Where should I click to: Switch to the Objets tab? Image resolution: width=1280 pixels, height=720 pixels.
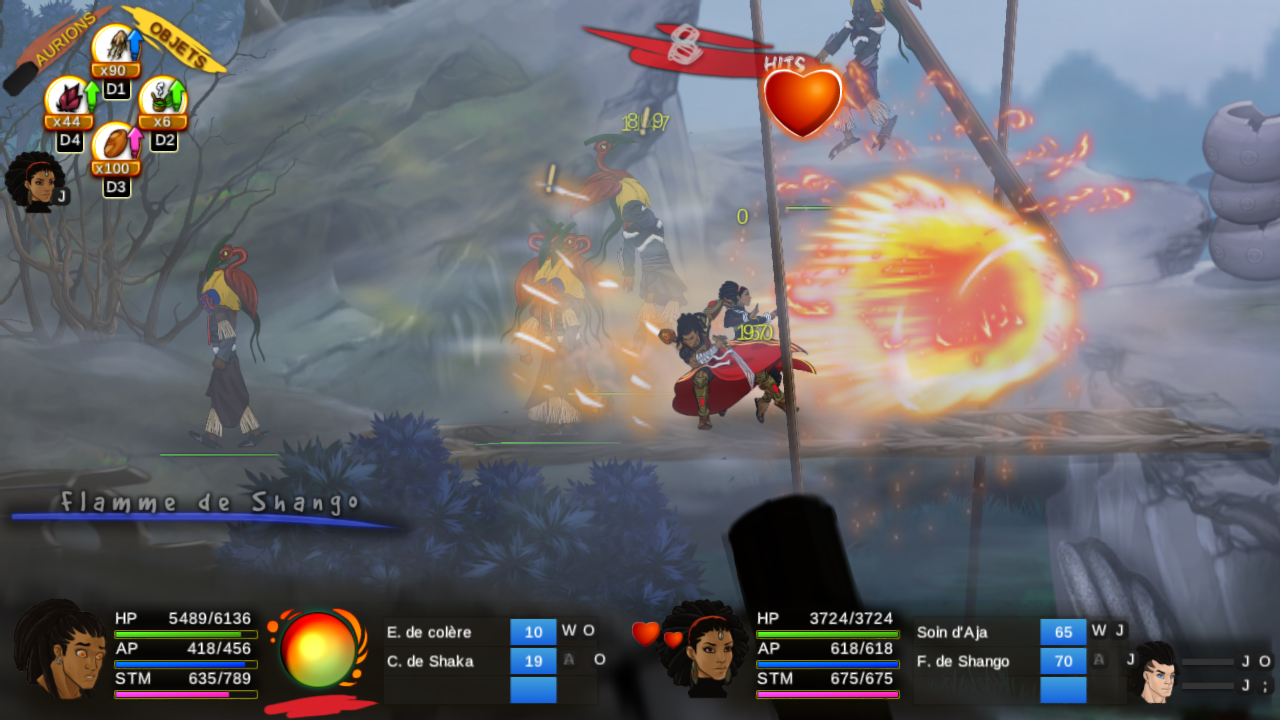coord(178,38)
